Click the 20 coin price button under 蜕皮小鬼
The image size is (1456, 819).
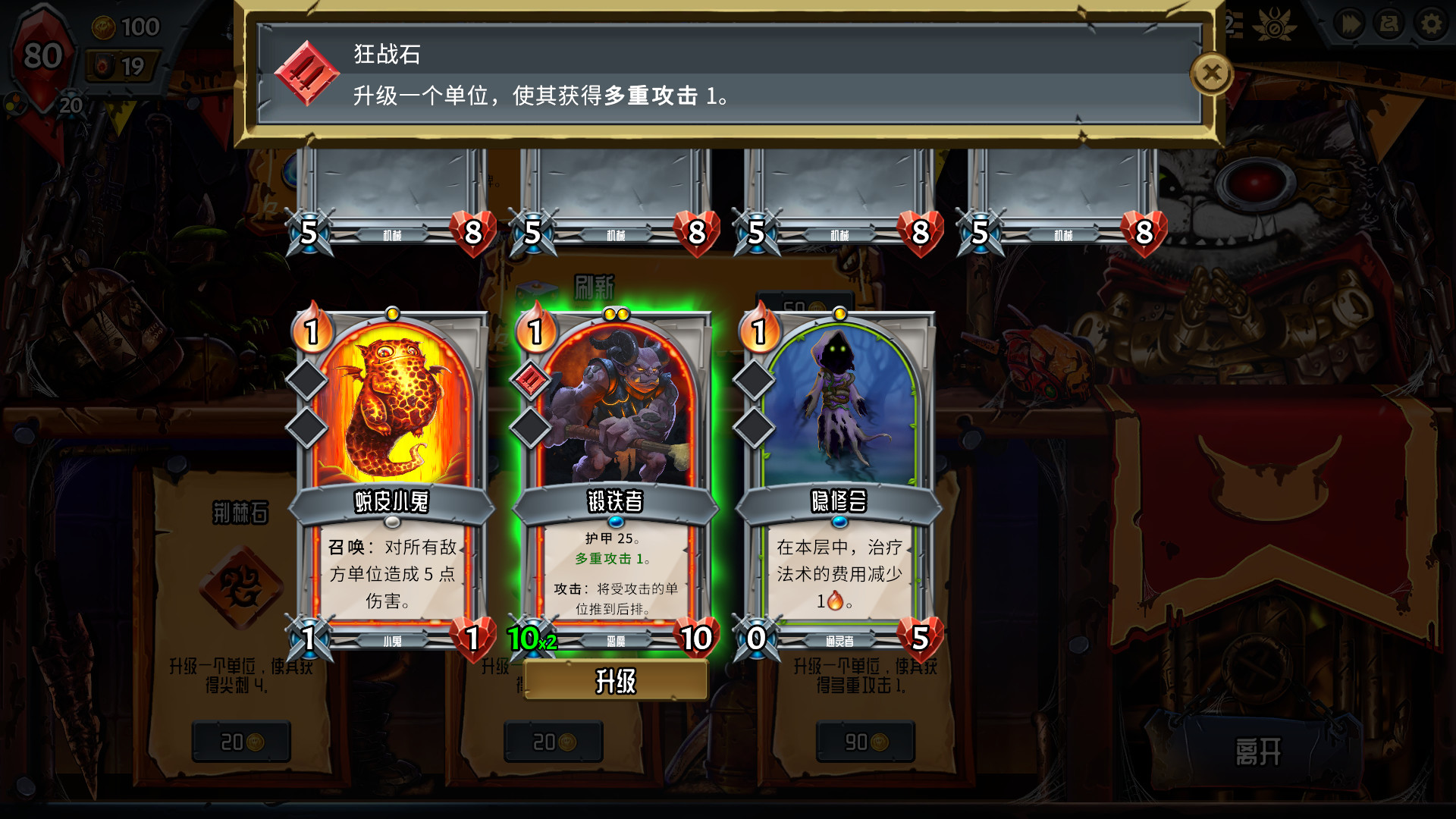click(240, 741)
